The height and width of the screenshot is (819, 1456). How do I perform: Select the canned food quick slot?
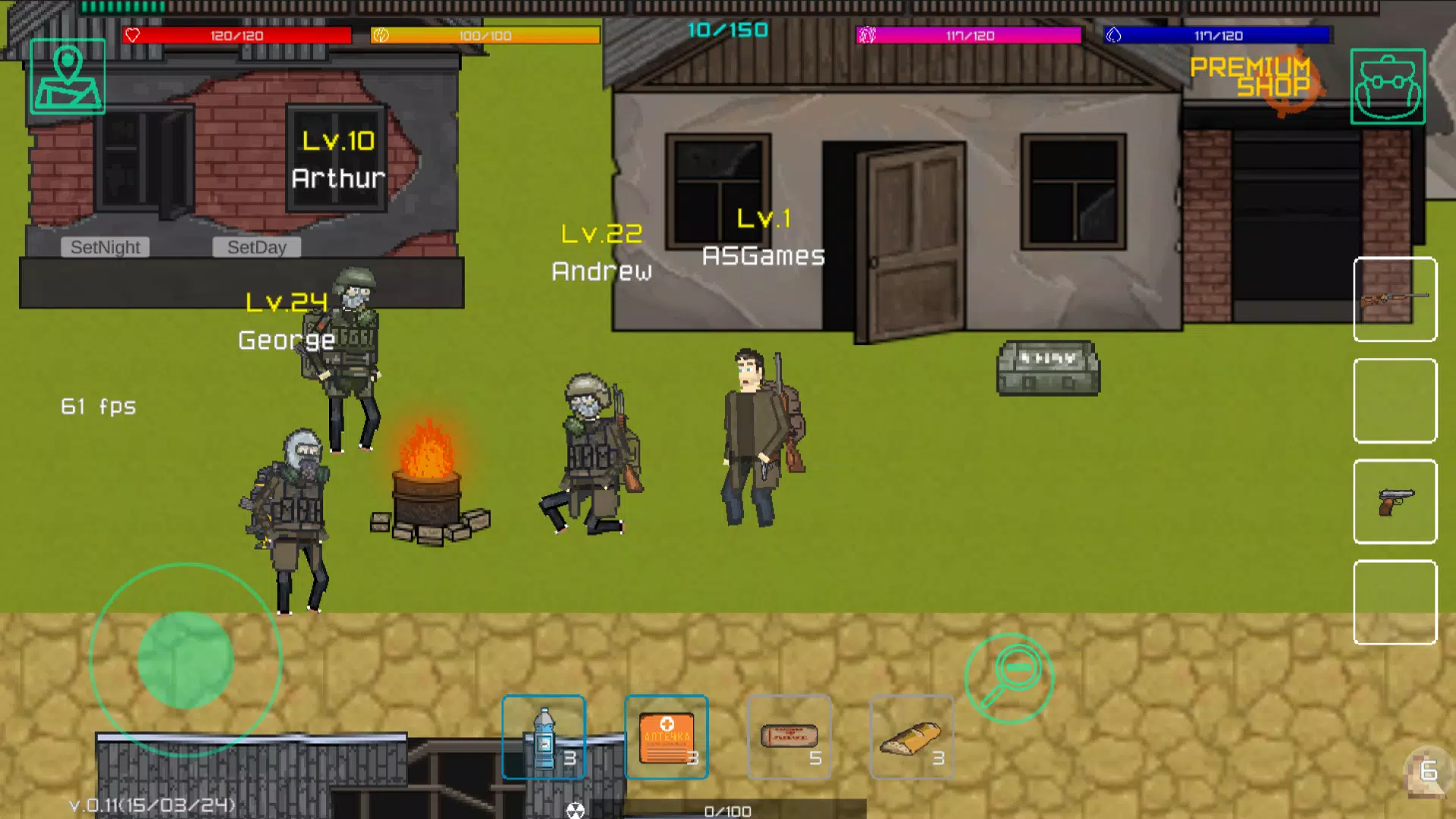789,736
